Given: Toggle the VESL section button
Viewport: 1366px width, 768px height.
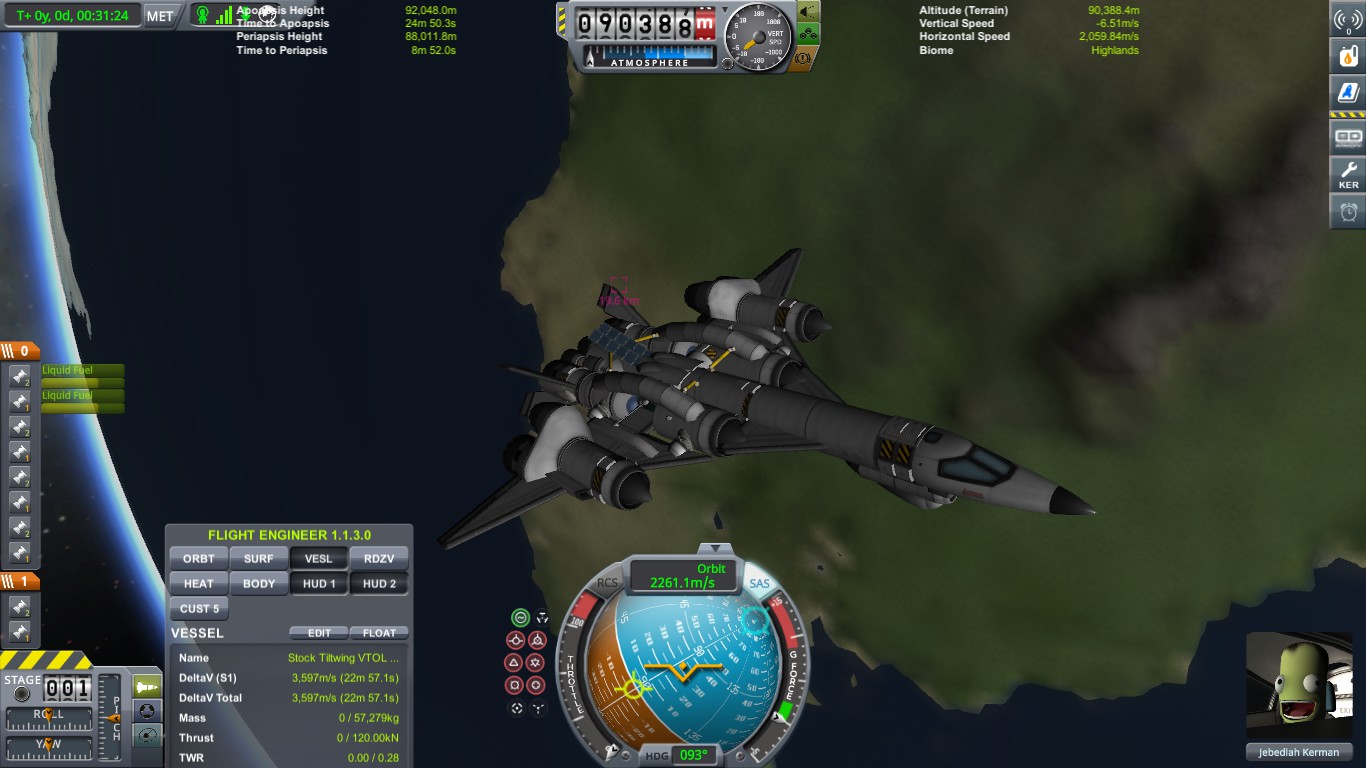Looking at the screenshot, I should (x=319, y=559).
